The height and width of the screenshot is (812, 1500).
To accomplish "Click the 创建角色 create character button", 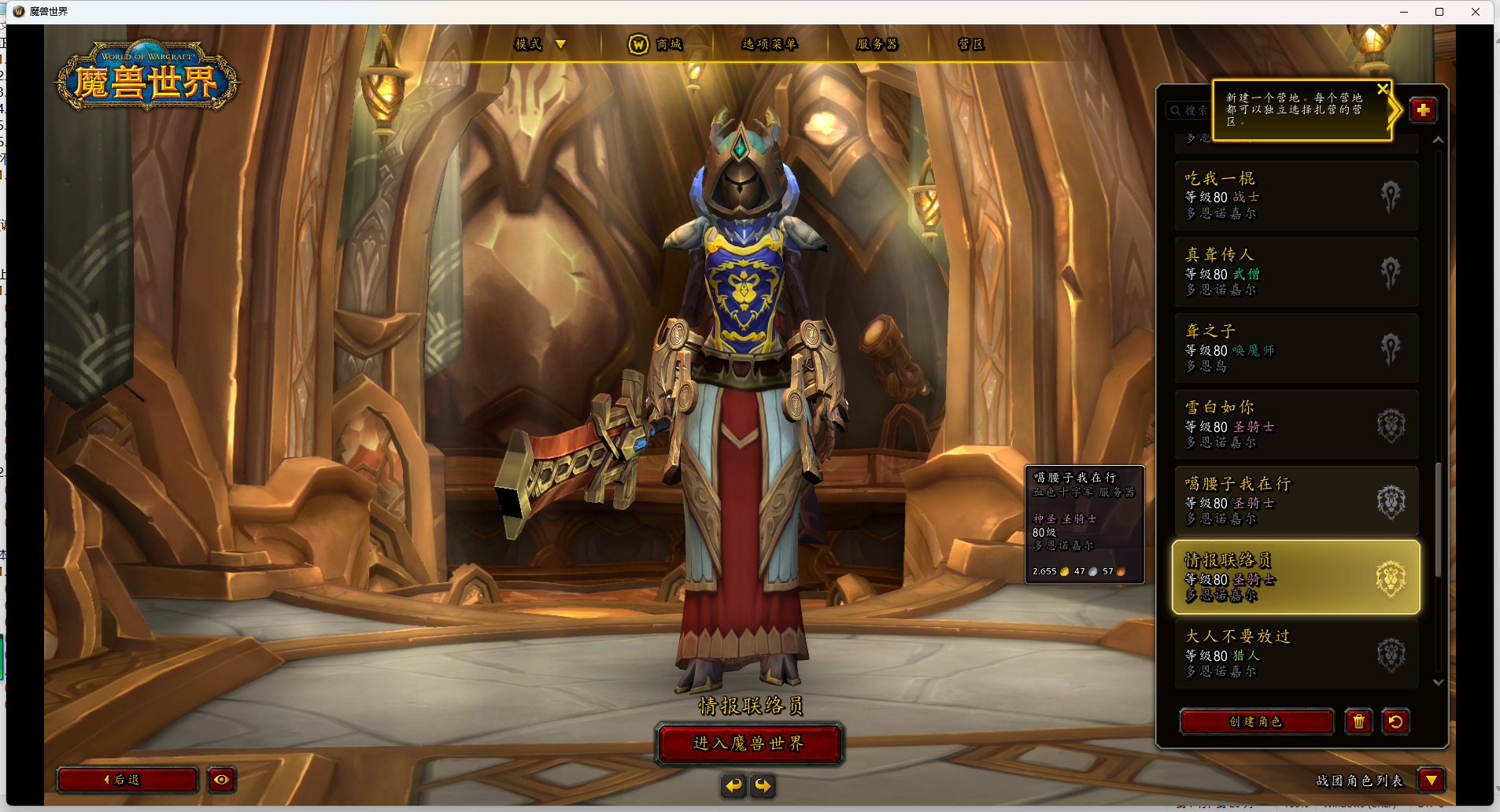I will (1256, 722).
